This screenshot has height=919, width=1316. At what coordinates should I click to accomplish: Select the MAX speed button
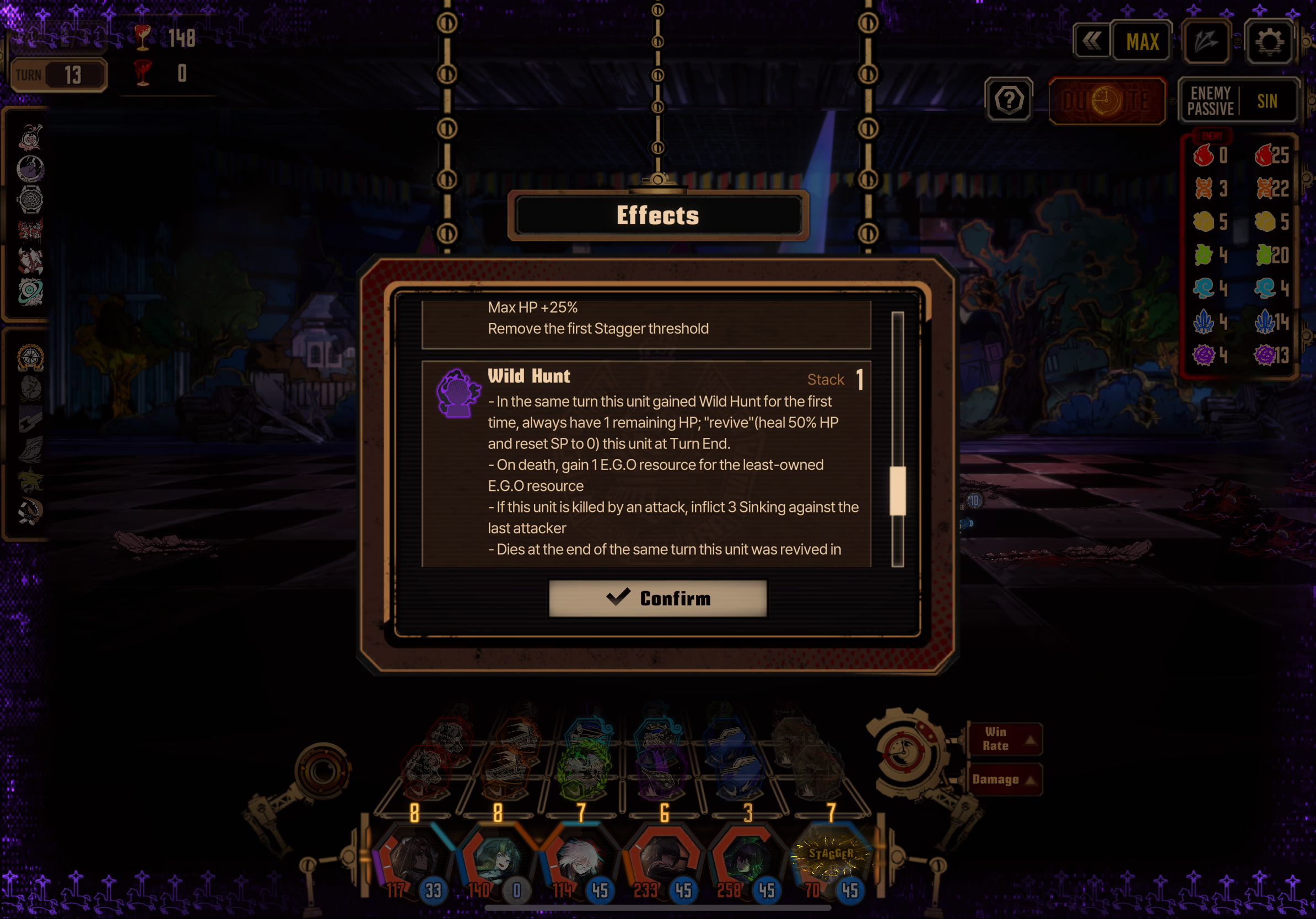[1142, 42]
